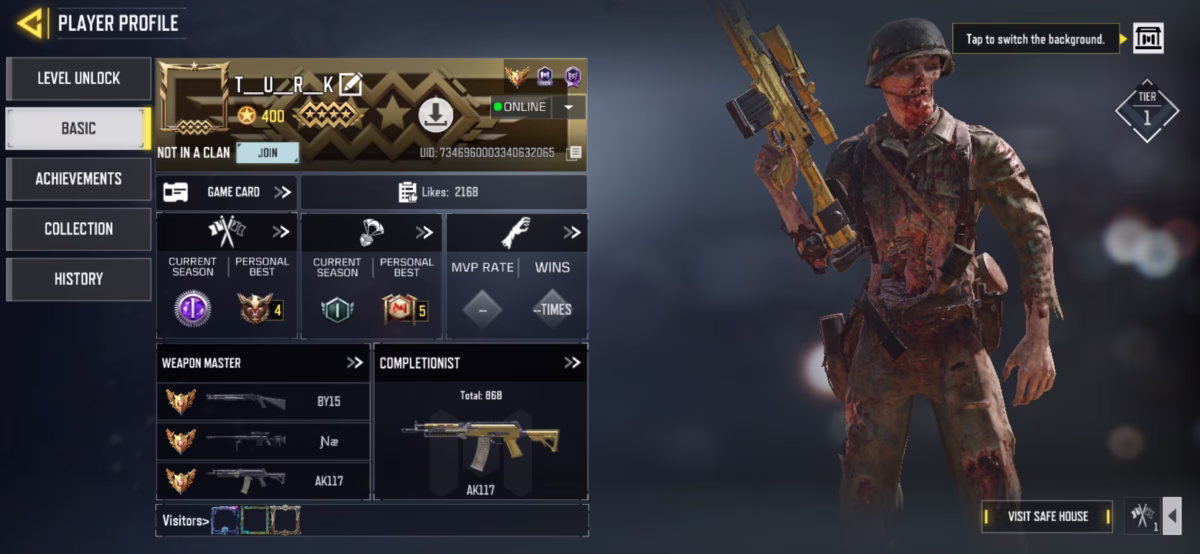This screenshot has height=554, width=1200.
Task: Visit the Safe House
Action: click(x=1047, y=516)
